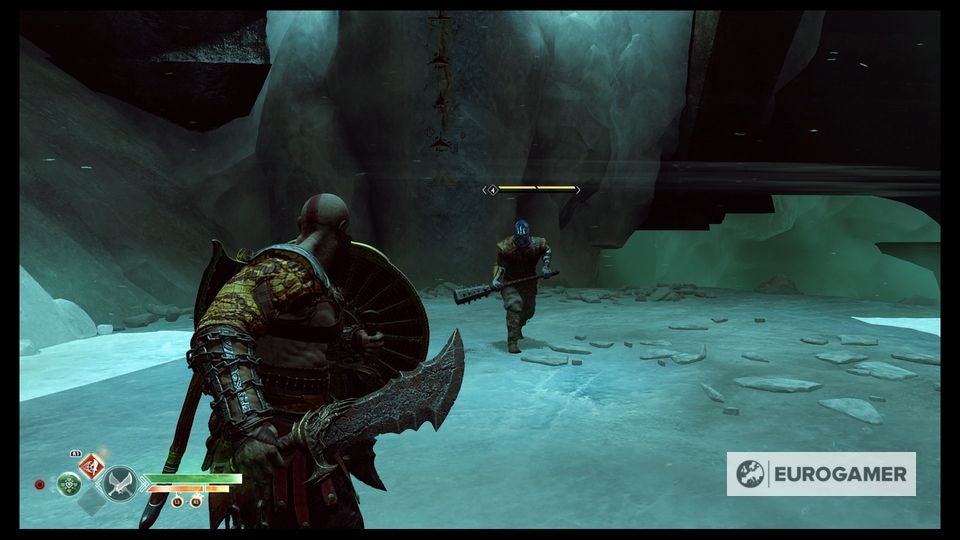Viewport: 960px width, 540px height.
Task: Select the crossed blades weapon icon
Action: 120,484
